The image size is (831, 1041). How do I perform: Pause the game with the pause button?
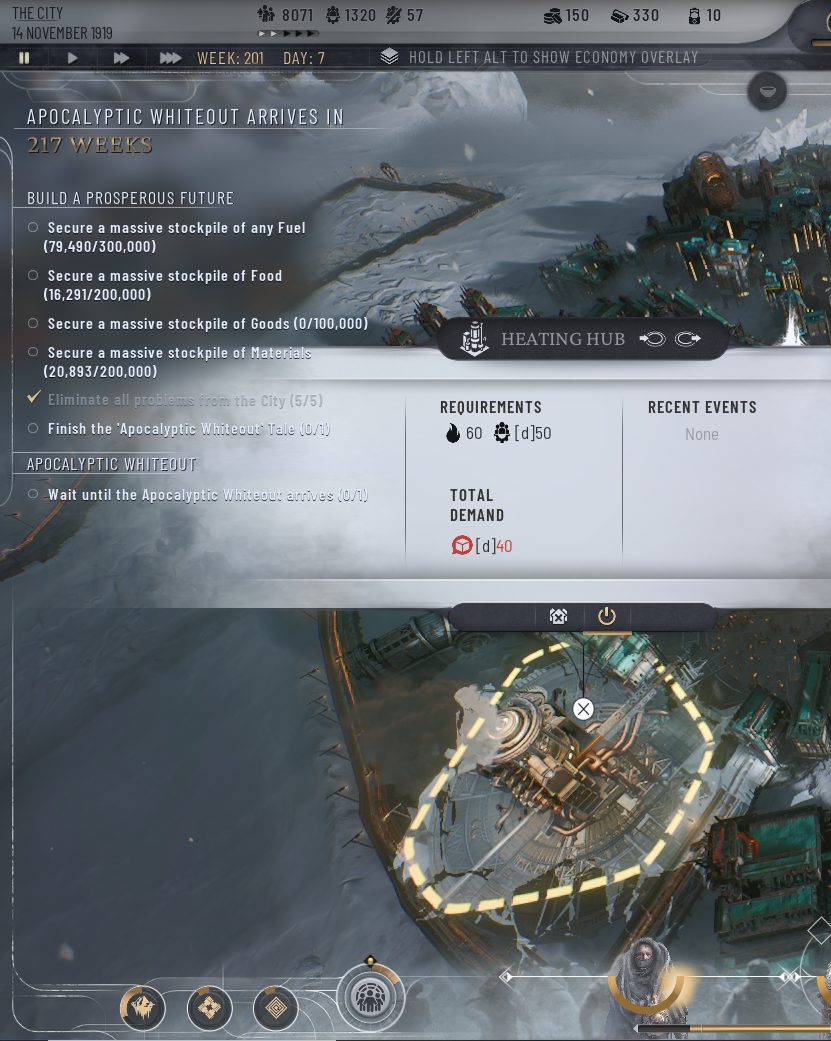coord(24,58)
